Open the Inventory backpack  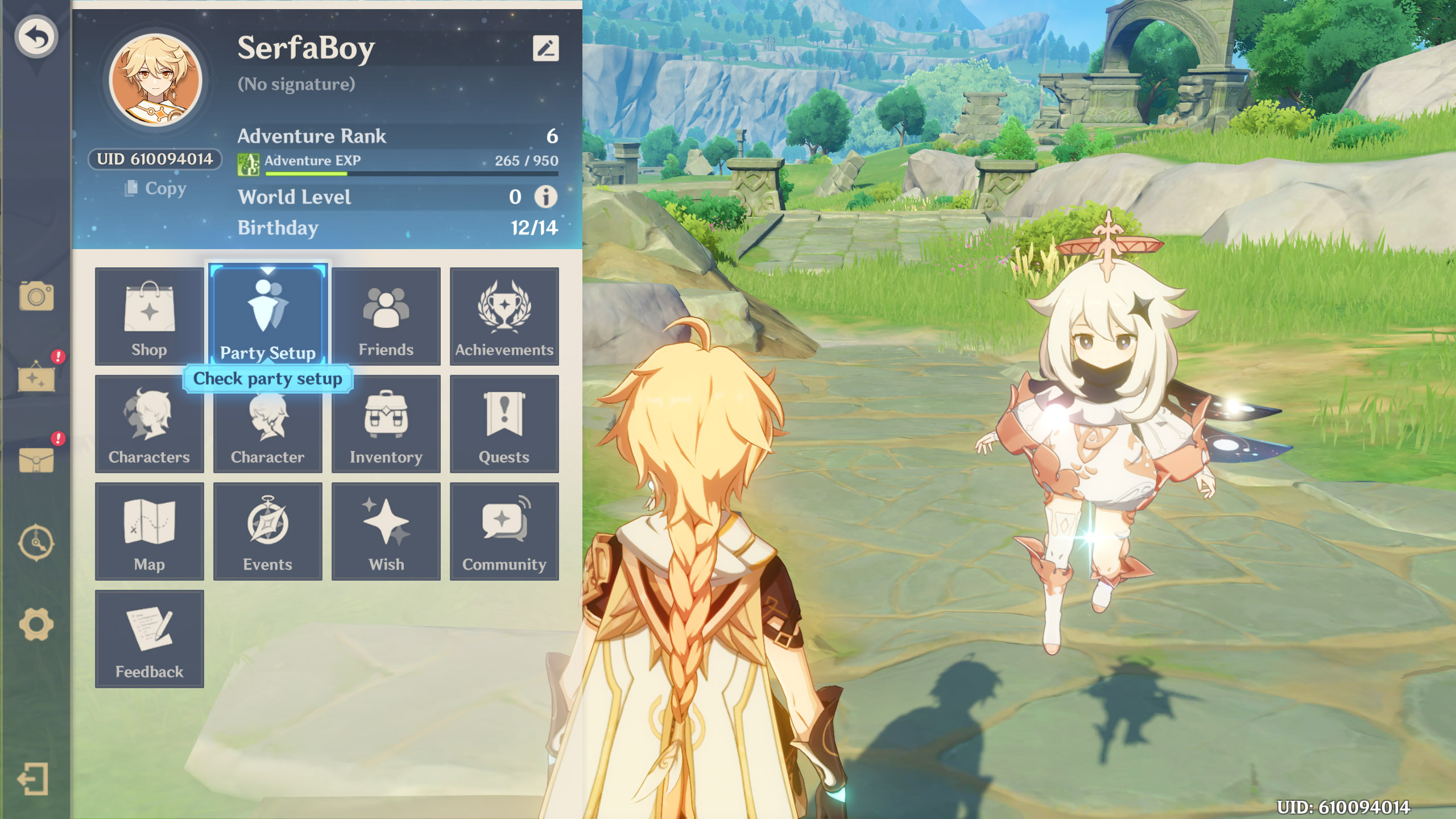click(386, 424)
